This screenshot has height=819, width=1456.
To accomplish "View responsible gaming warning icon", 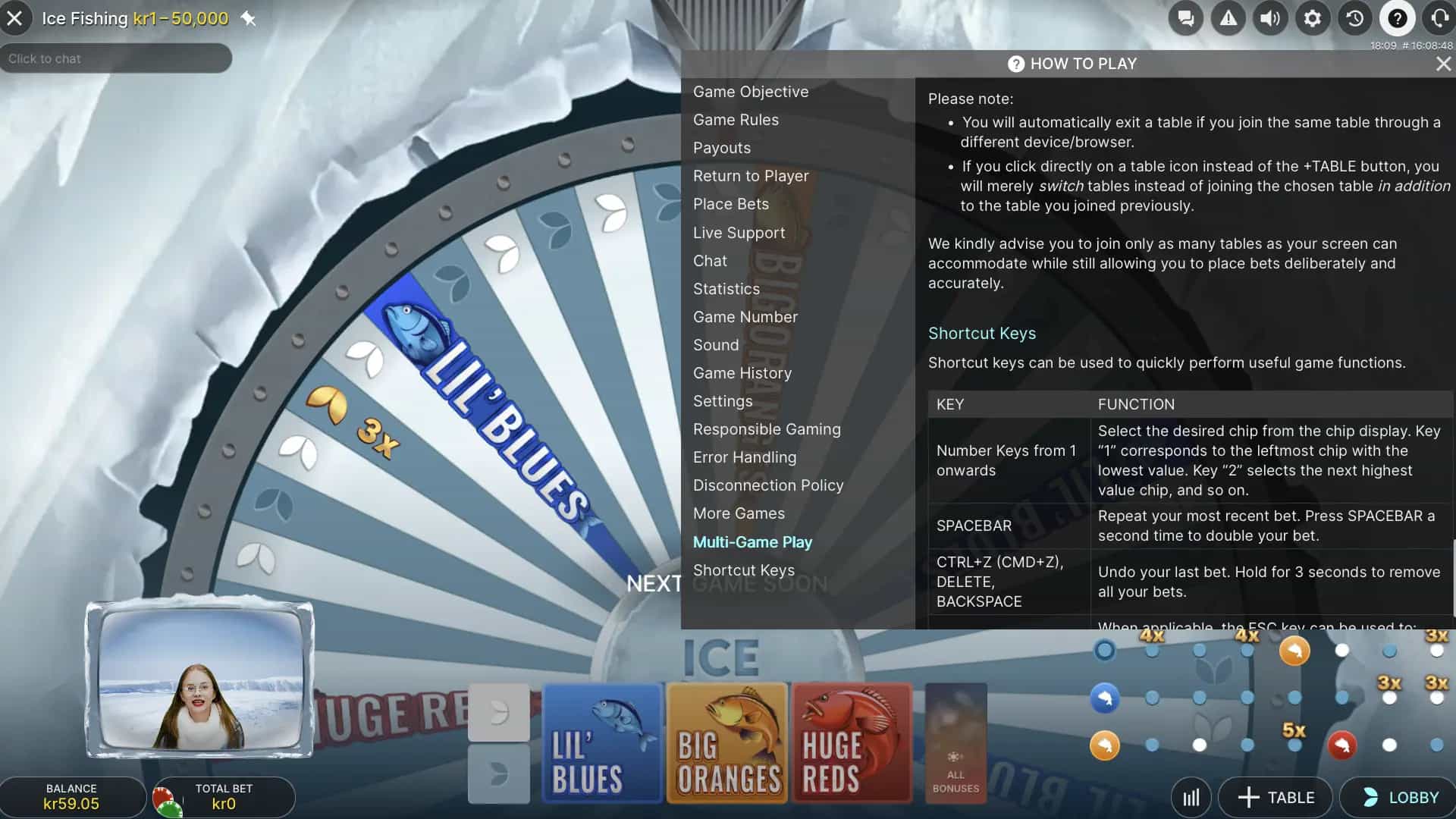I will click(1228, 18).
